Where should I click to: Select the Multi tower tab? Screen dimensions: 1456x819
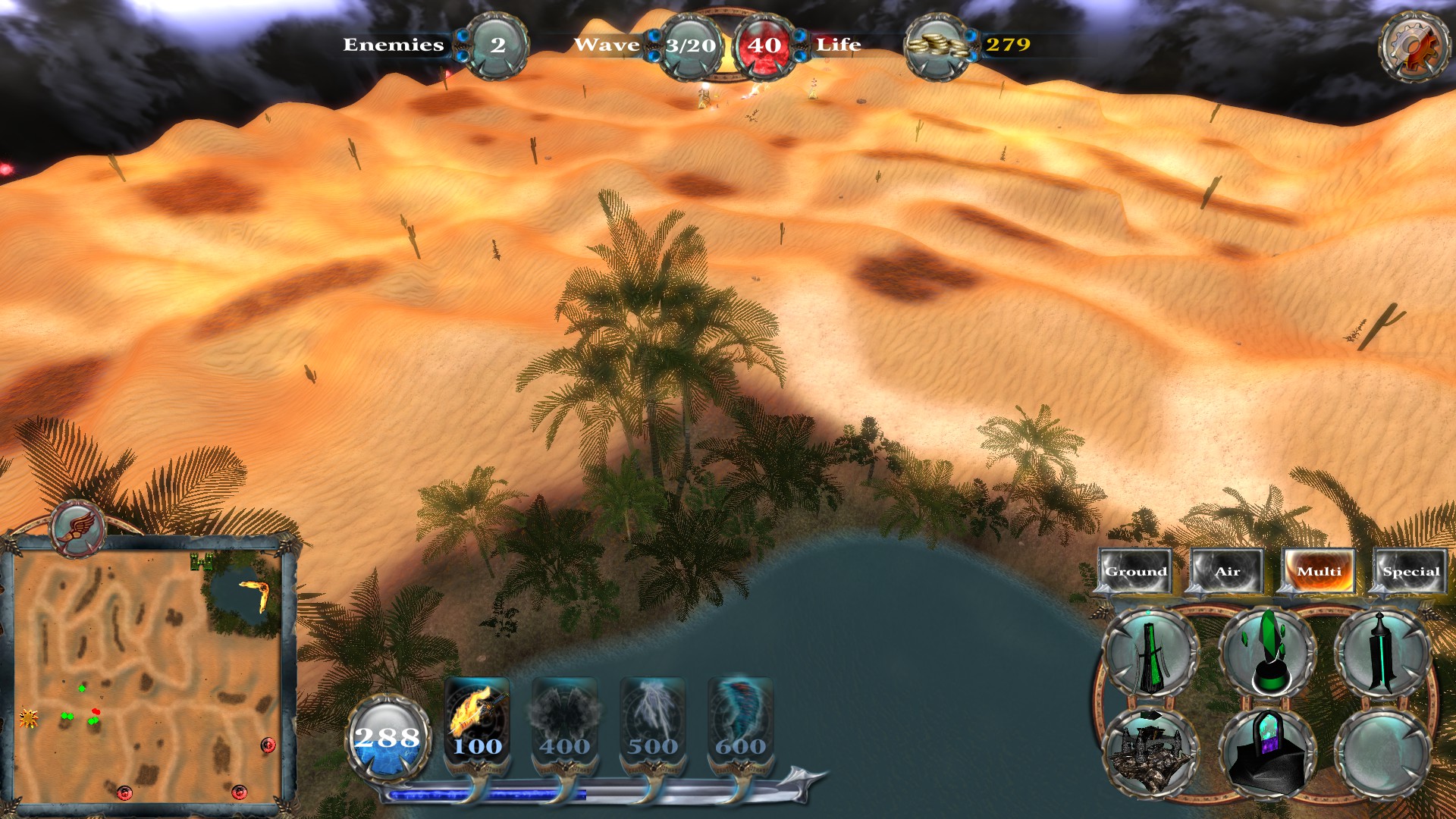1319,571
